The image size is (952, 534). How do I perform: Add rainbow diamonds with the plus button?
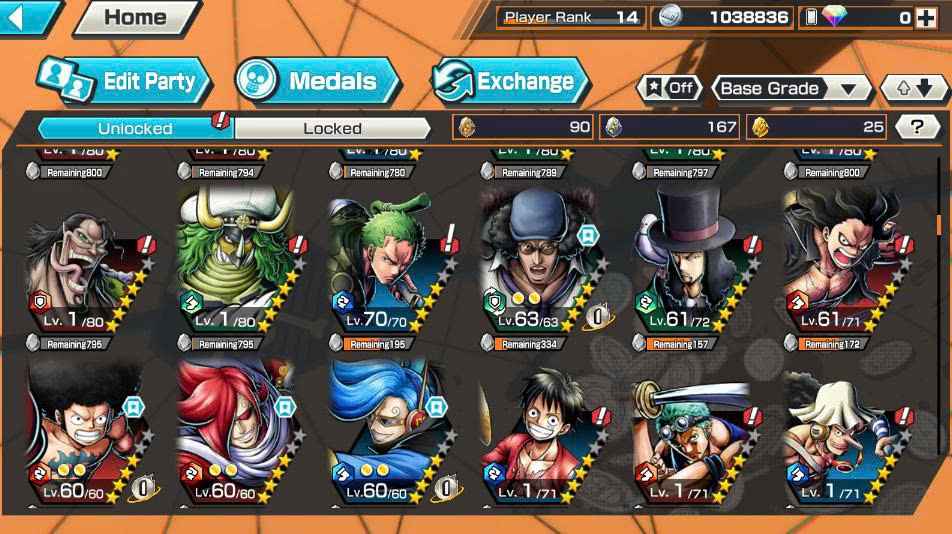tap(927, 17)
